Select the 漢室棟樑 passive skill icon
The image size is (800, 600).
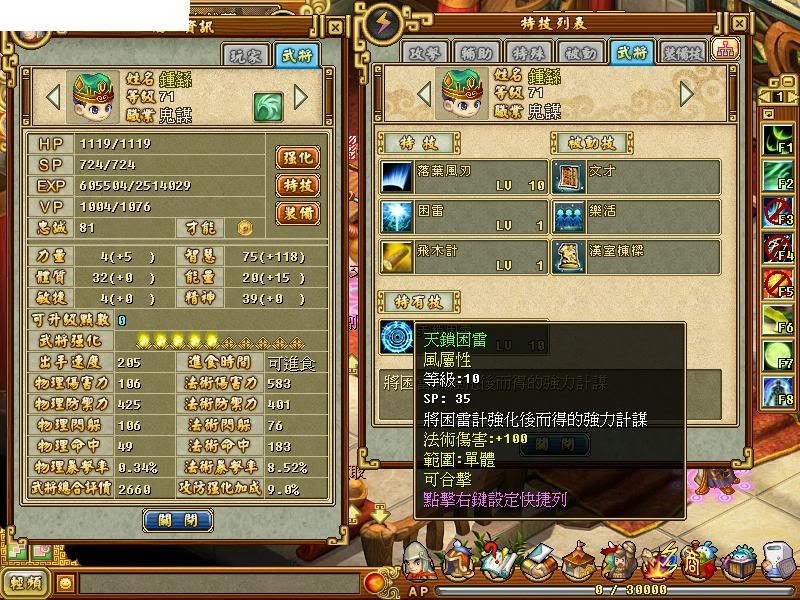(571, 255)
